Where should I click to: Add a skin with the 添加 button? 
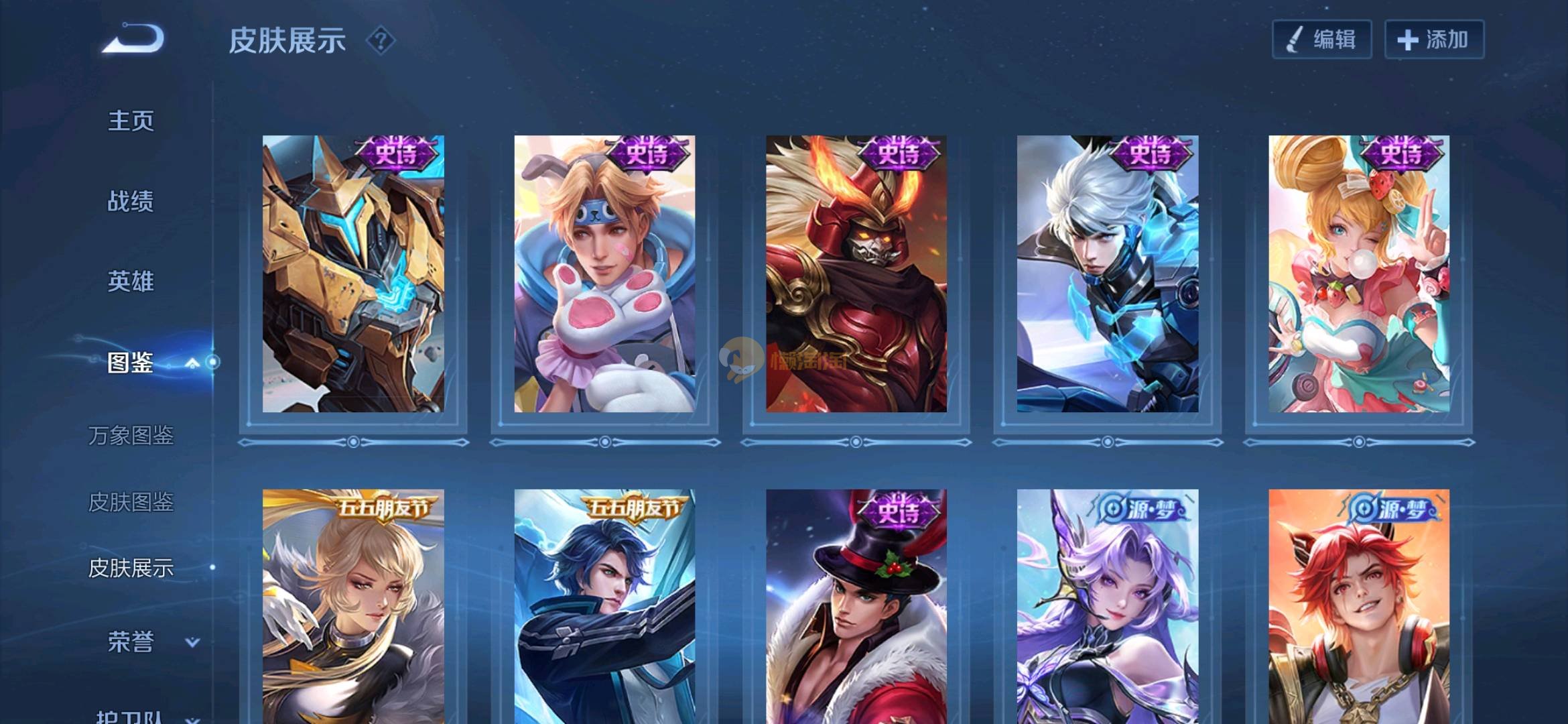(x=1434, y=40)
